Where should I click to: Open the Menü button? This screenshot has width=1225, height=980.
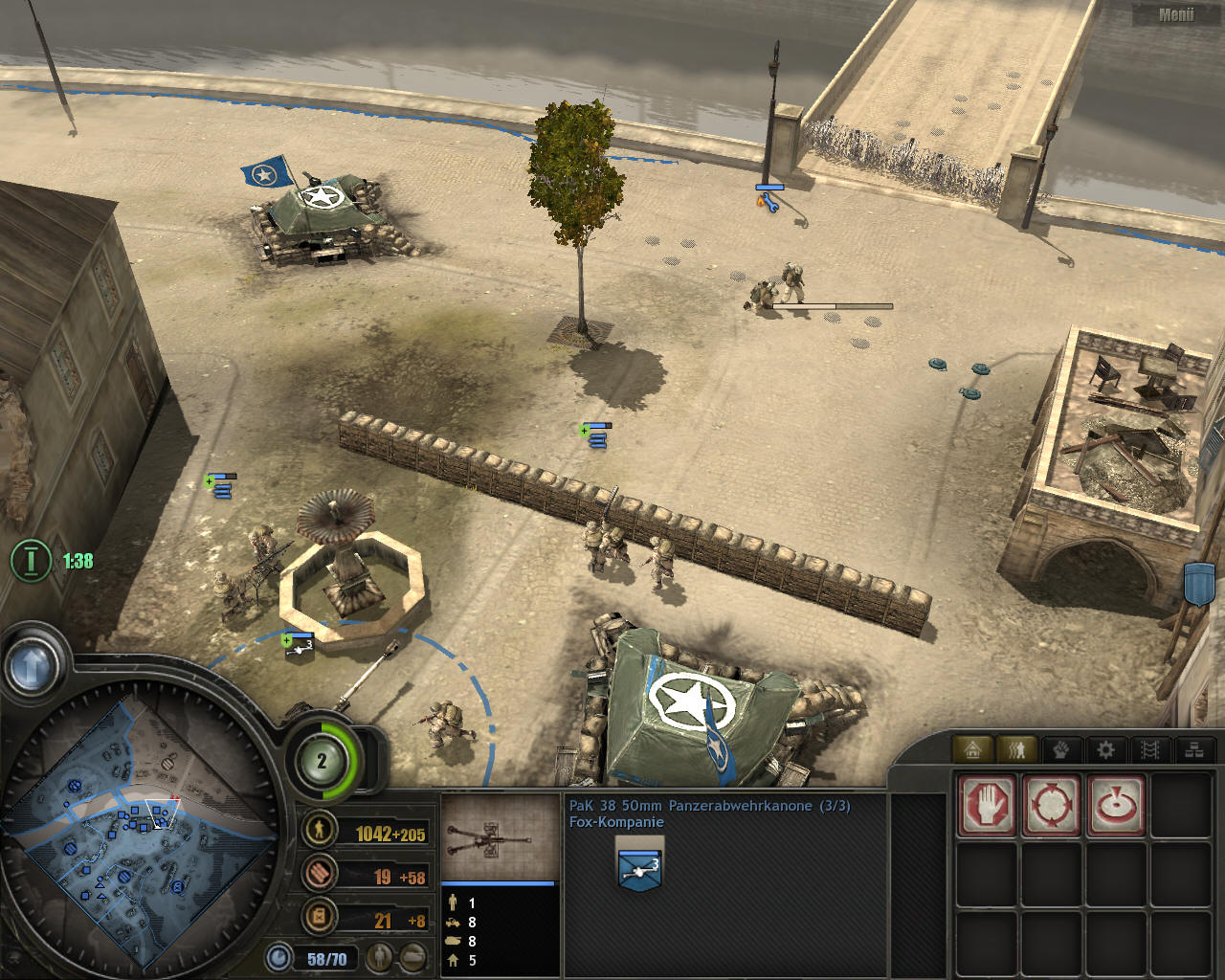coord(1175,14)
